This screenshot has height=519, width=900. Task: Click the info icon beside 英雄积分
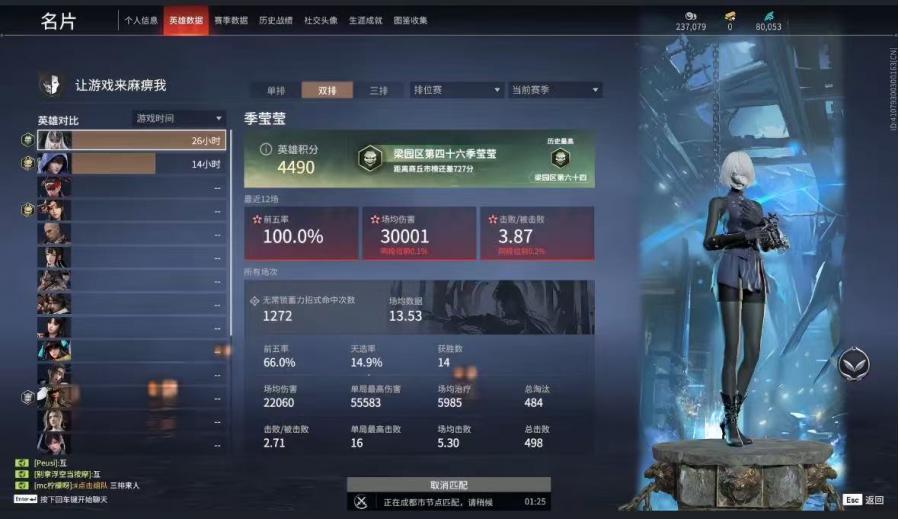[x=265, y=149]
